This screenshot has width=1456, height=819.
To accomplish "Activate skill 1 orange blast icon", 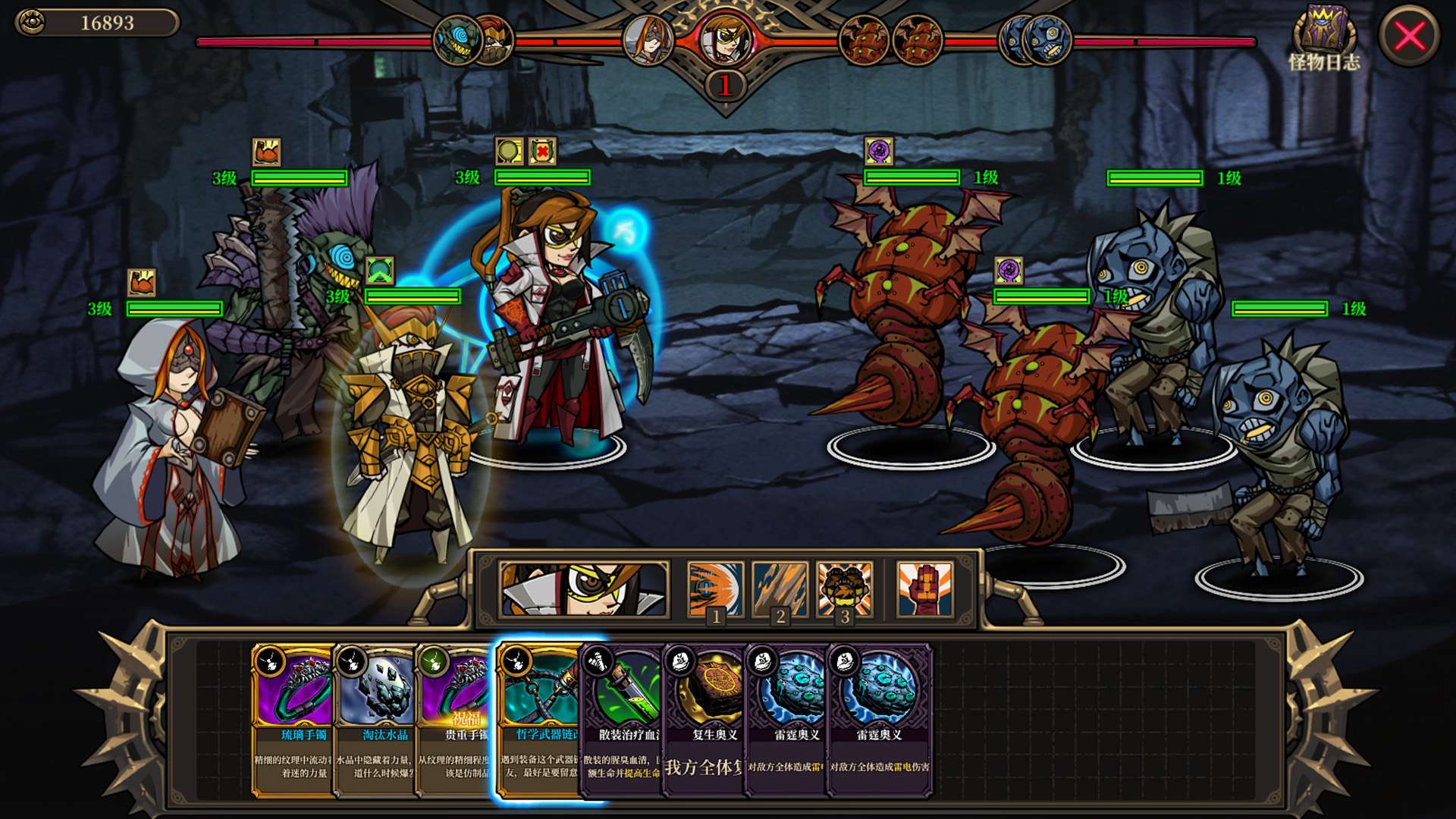I will click(715, 589).
